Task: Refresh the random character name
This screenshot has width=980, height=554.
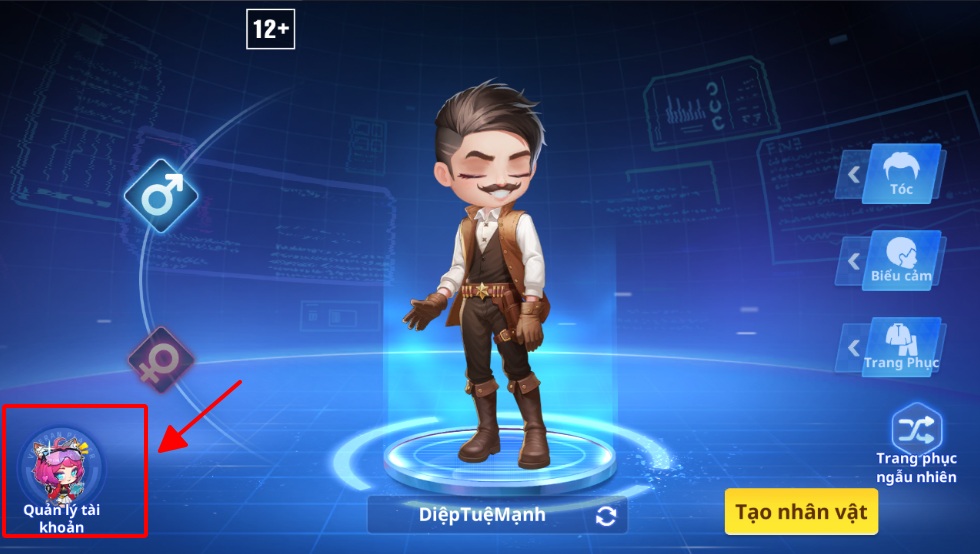Action: coord(606,516)
